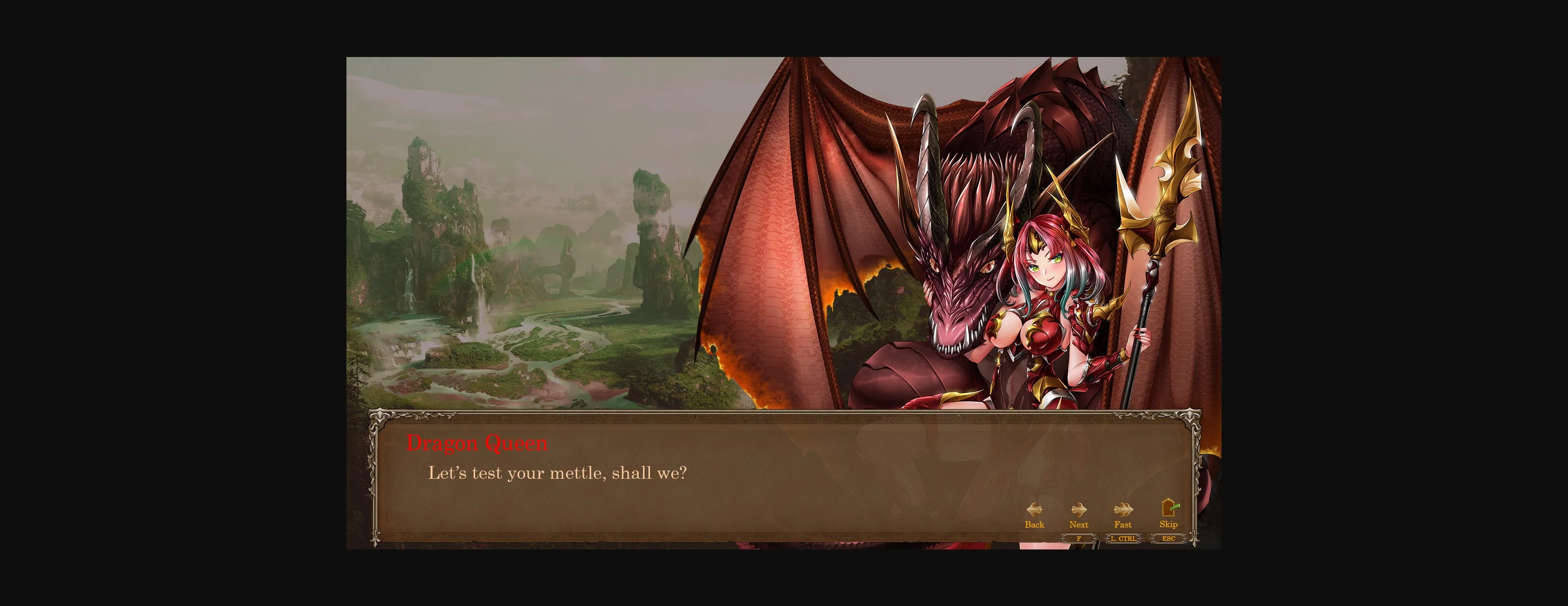1568x606 pixels.
Task: Click the left fleur icon beside Back
Action: tap(1035, 510)
